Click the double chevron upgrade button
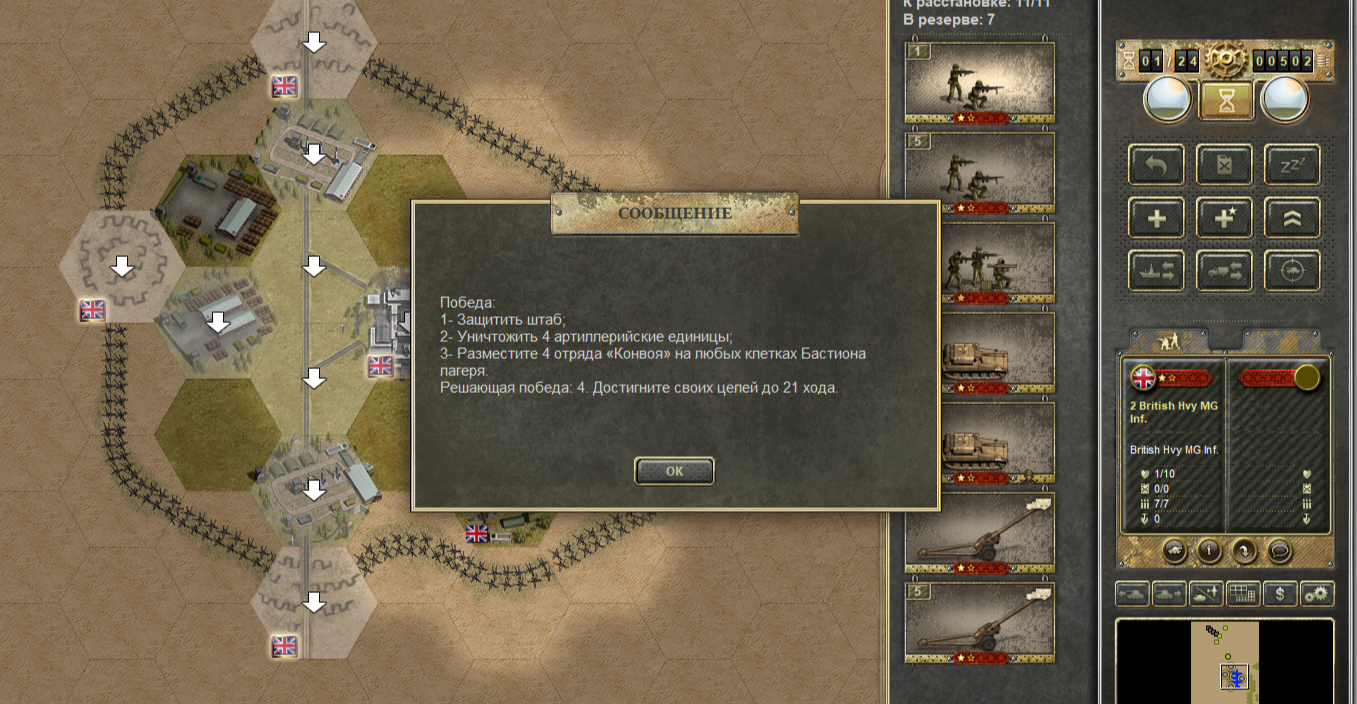 pos(1292,218)
